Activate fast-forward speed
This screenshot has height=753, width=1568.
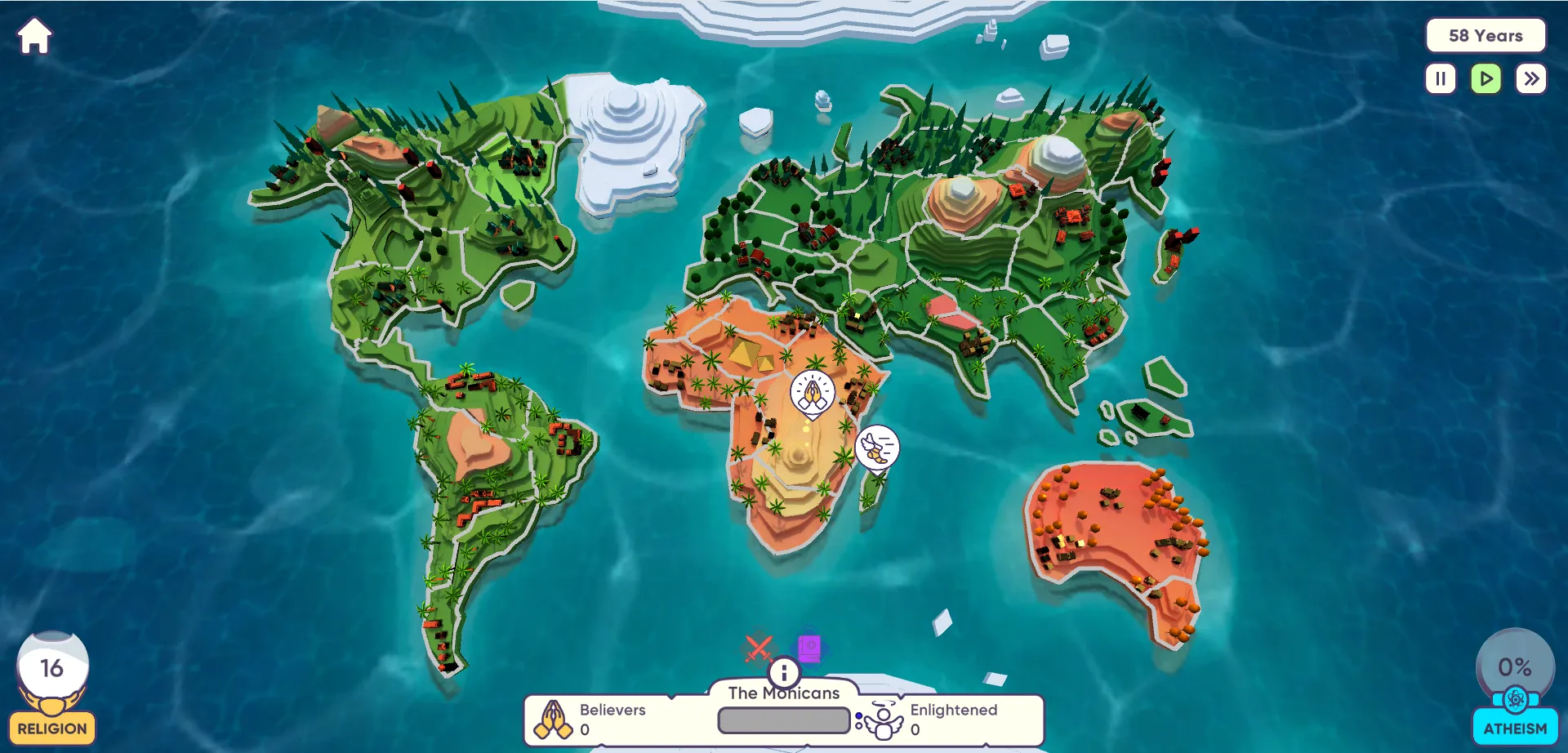[1531, 79]
